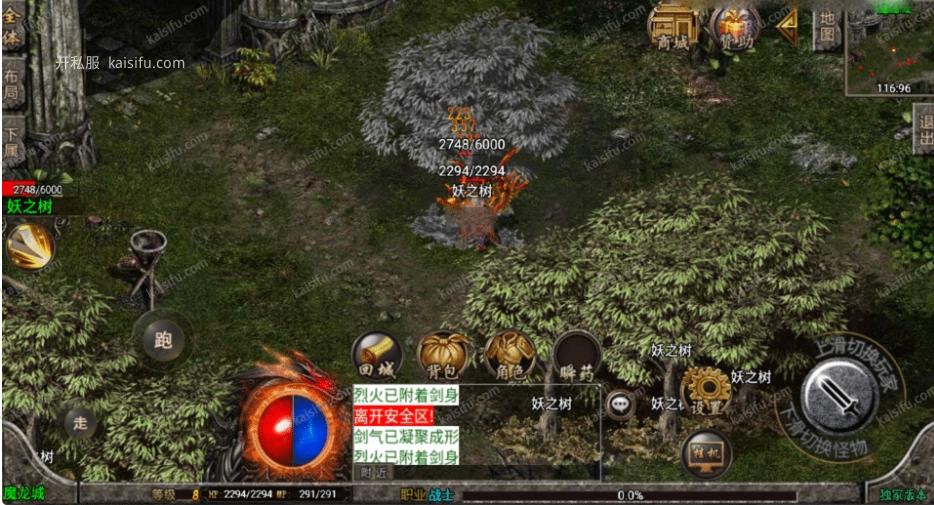
Task: Switch to 走 walk mode
Action: pos(80,423)
